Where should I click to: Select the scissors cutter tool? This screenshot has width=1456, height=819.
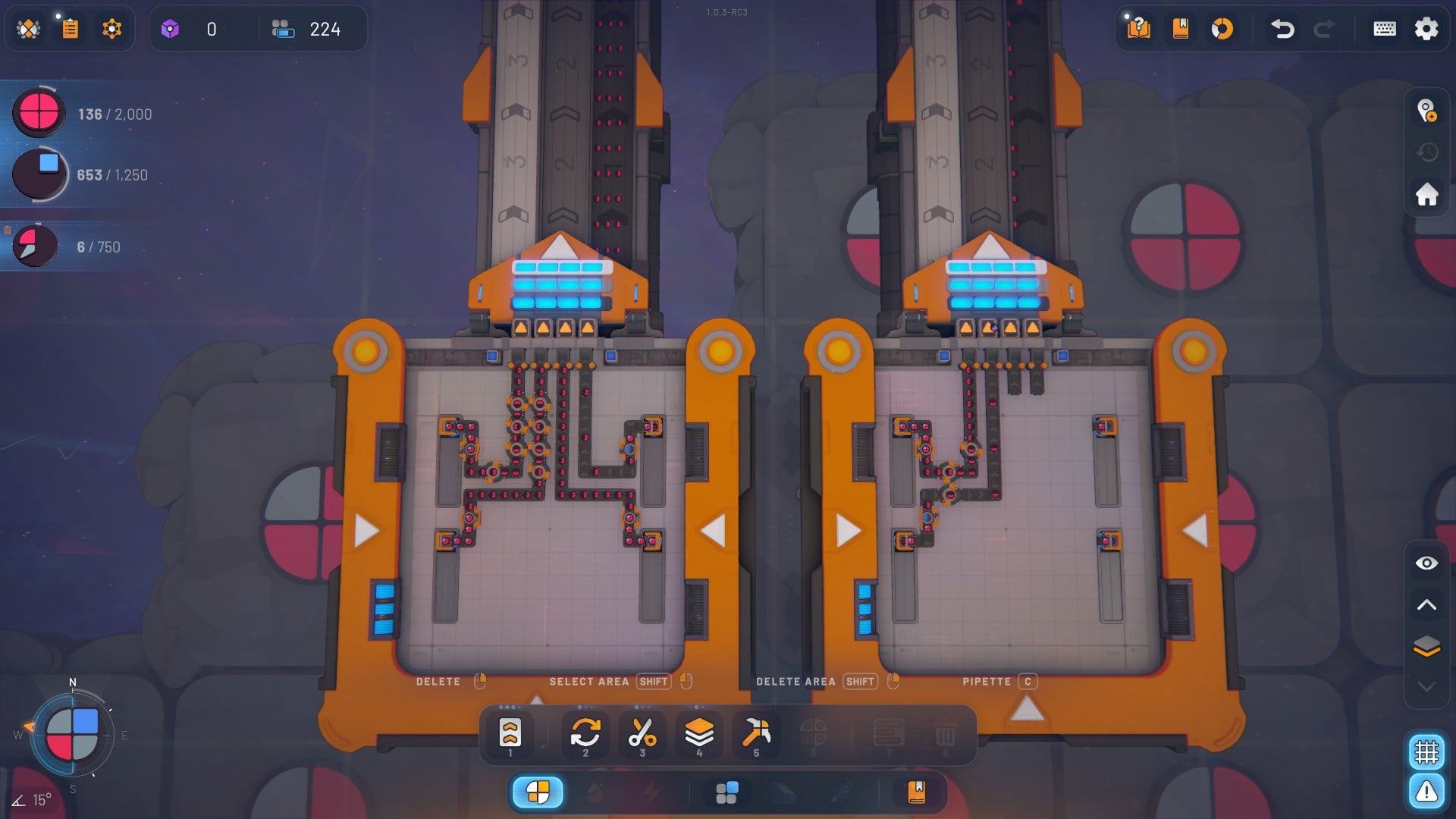tap(642, 733)
